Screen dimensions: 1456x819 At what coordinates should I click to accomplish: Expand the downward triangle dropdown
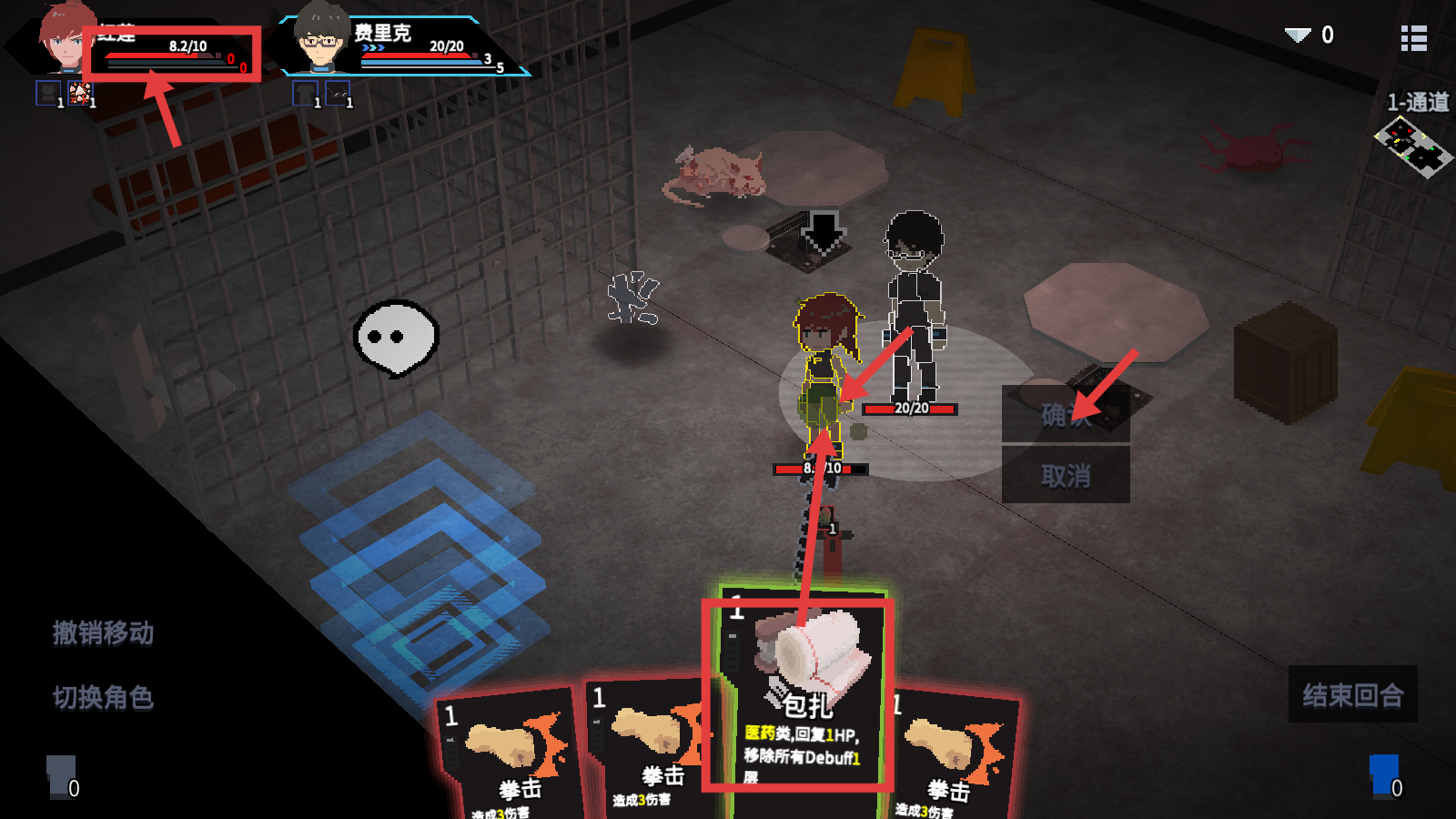pyautogui.click(x=1298, y=35)
